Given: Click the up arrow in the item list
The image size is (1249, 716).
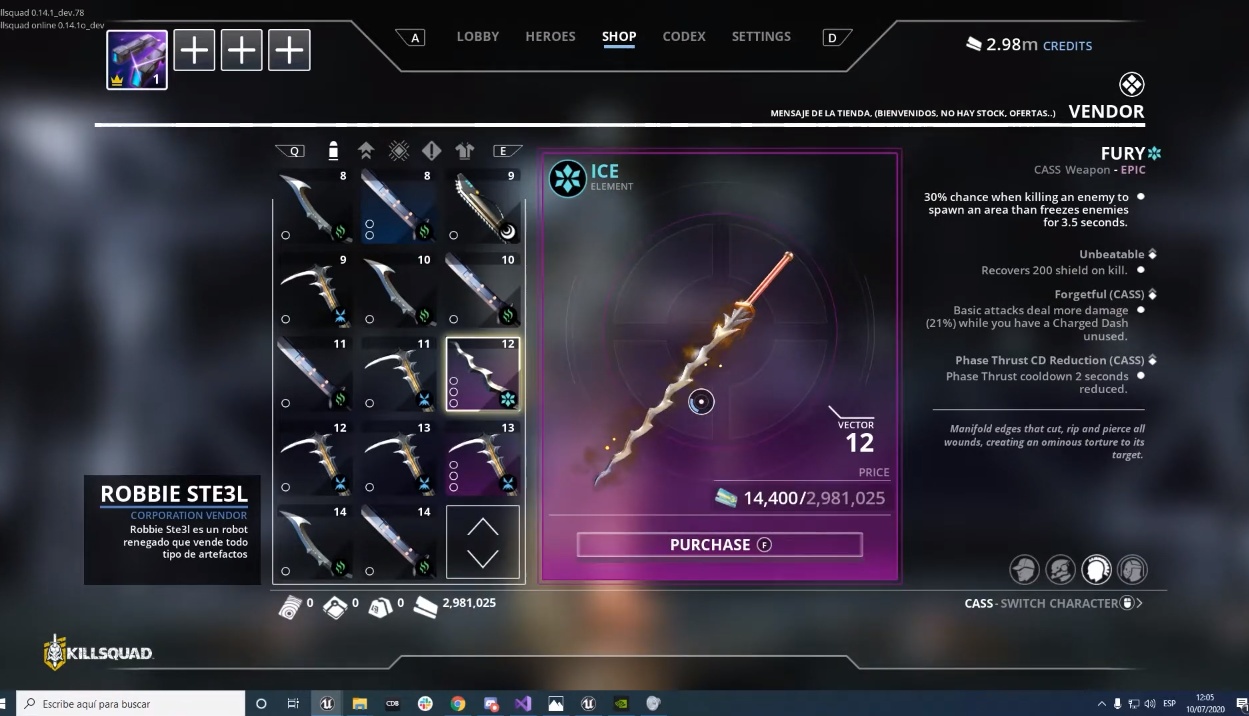Looking at the screenshot, I should tap(483, 525).
